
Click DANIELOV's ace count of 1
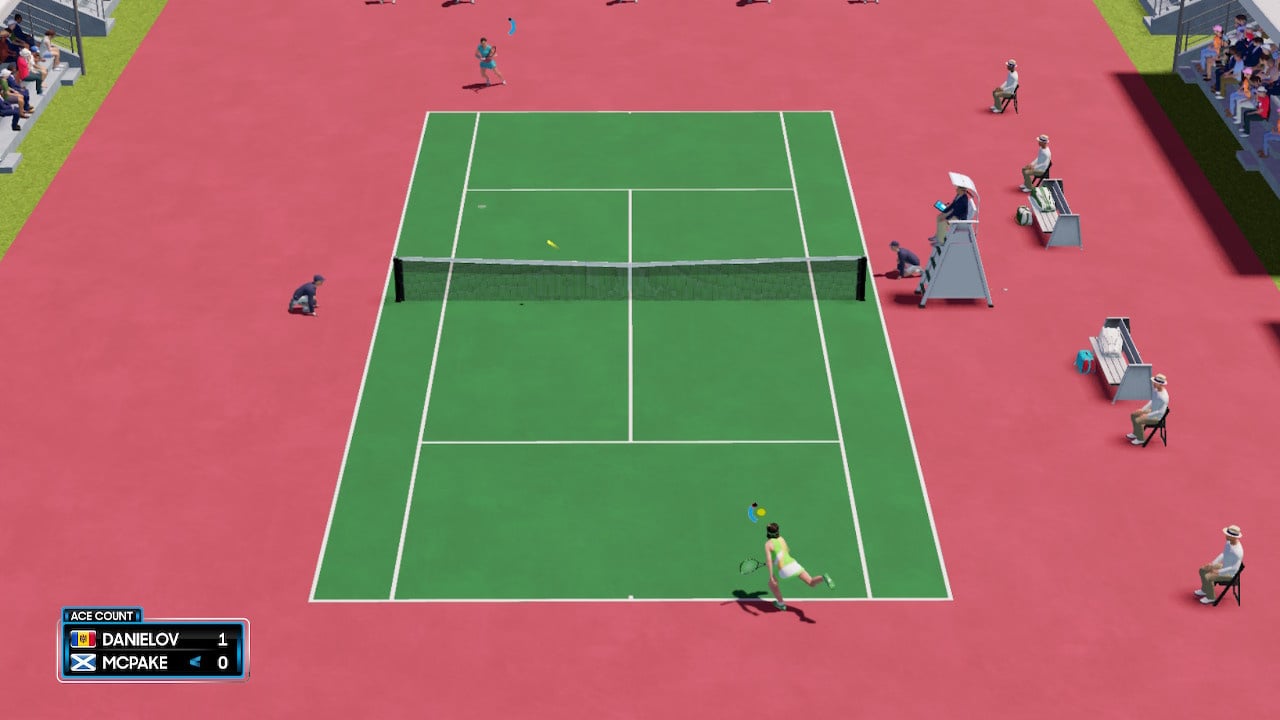222,640
